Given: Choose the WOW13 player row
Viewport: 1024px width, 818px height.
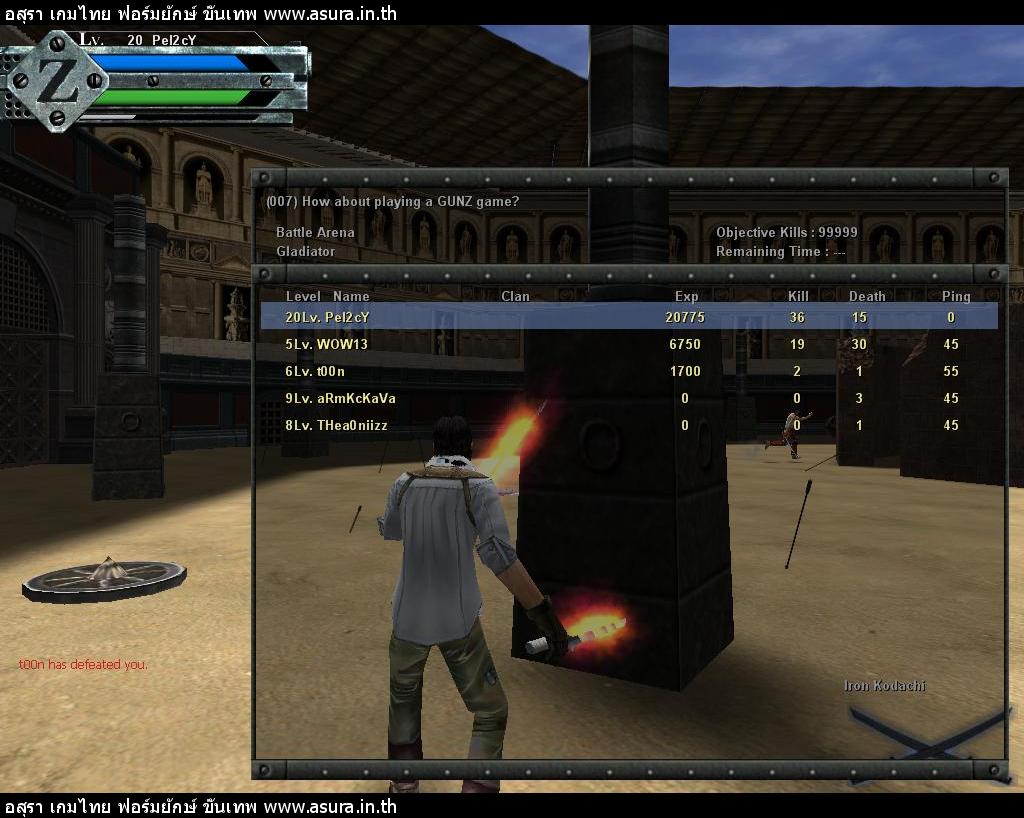Looking at the screenshot, I should tap(628, 344).
